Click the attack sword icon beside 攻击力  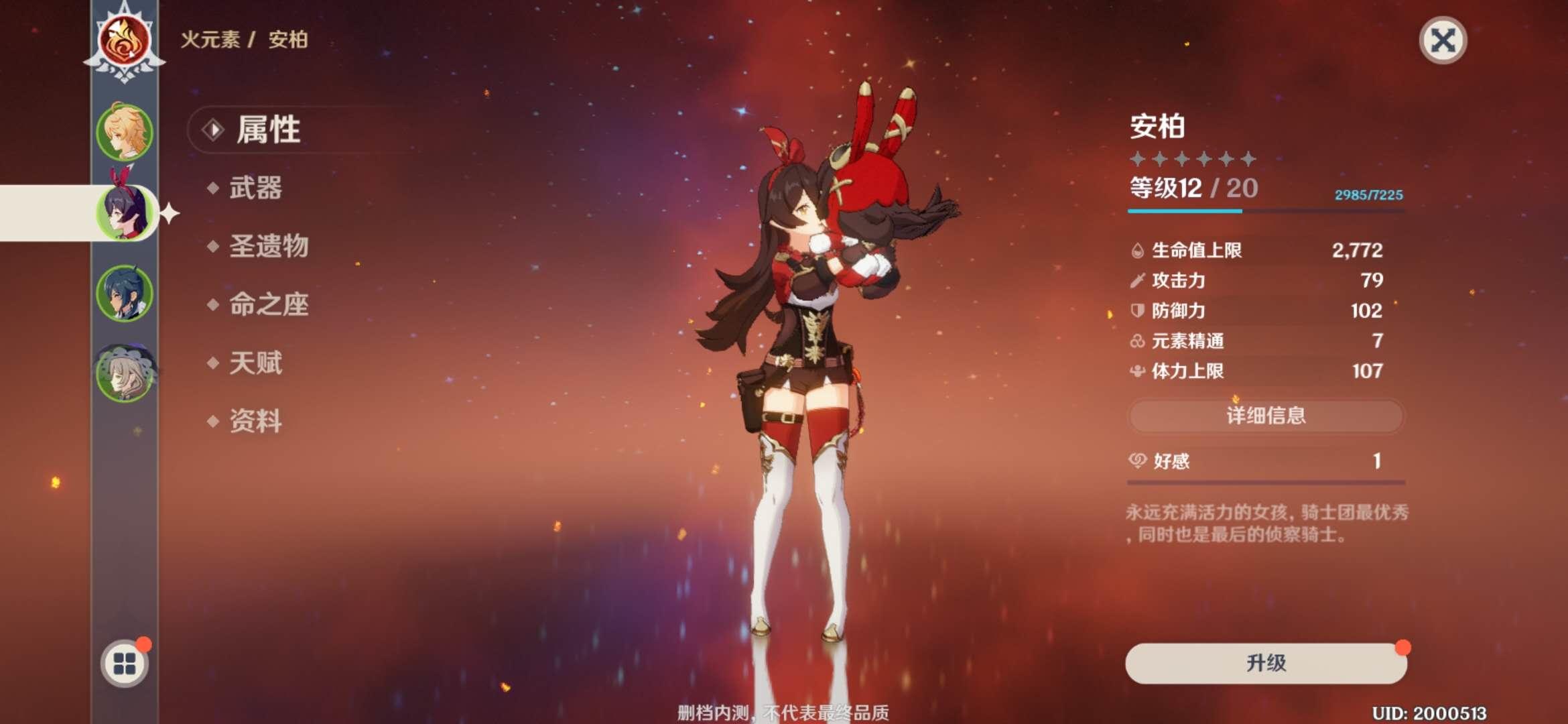click(1135, 282)
